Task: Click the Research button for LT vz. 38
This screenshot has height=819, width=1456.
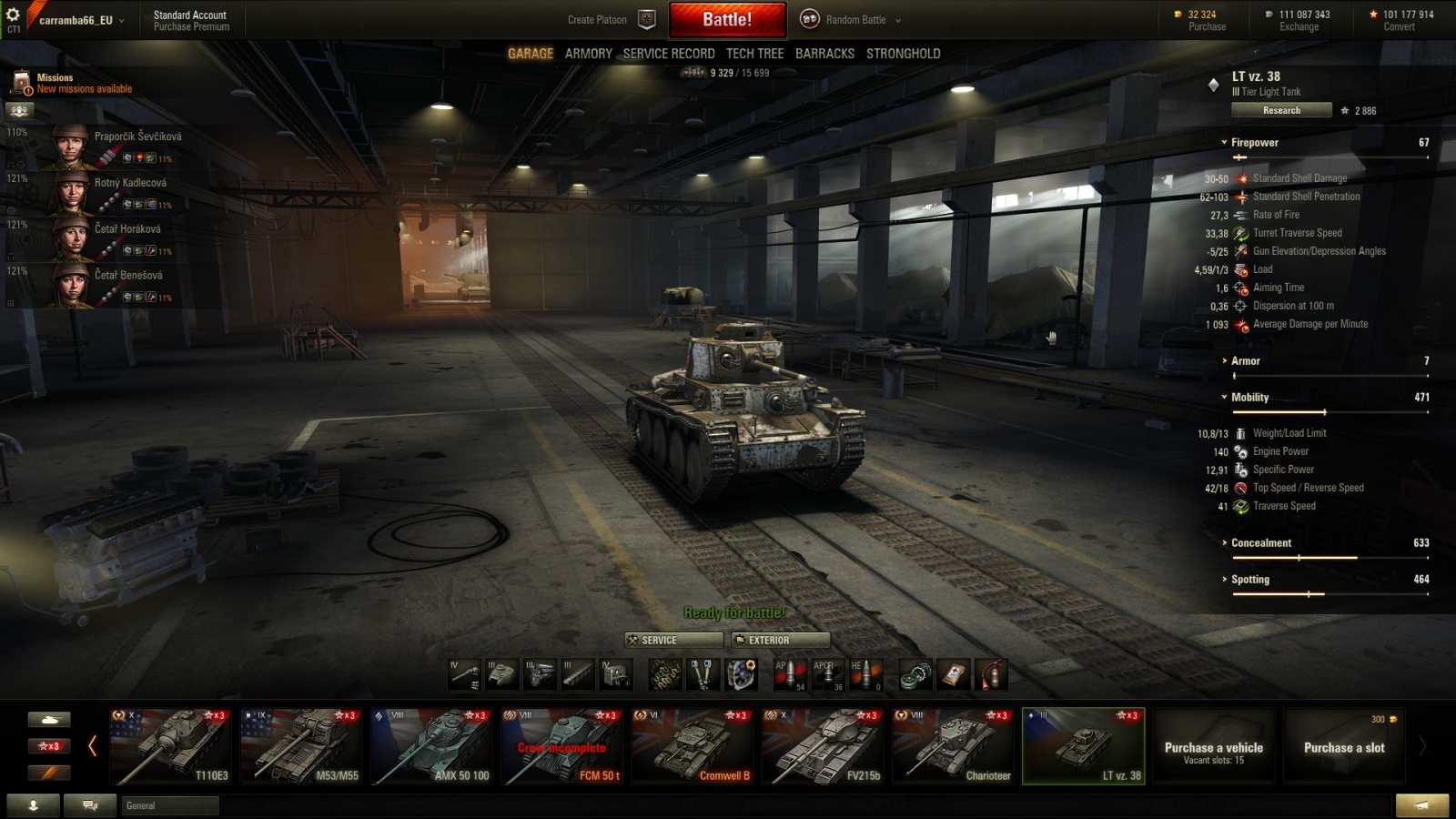Action: [x=1281, y=109]
